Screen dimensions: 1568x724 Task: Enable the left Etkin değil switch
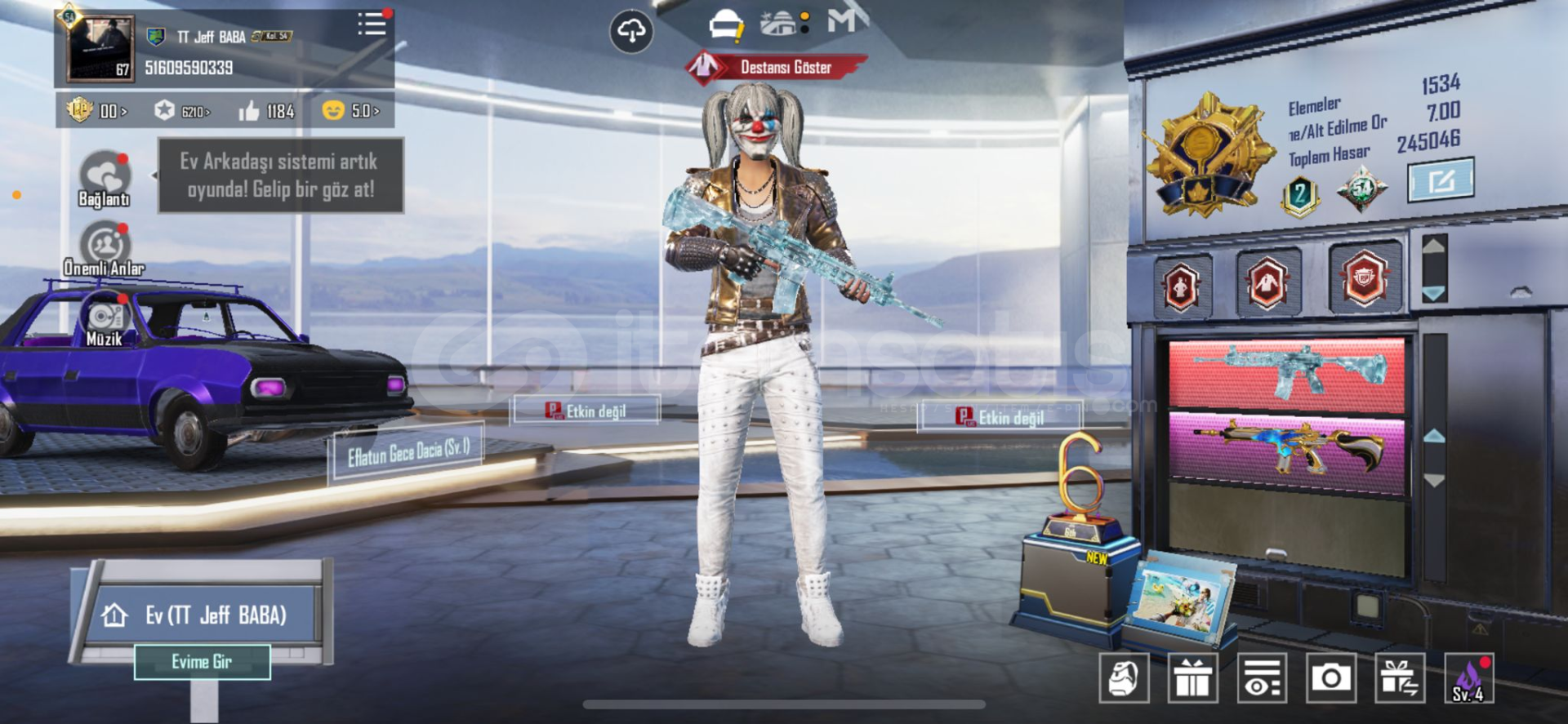pos(588,410)
